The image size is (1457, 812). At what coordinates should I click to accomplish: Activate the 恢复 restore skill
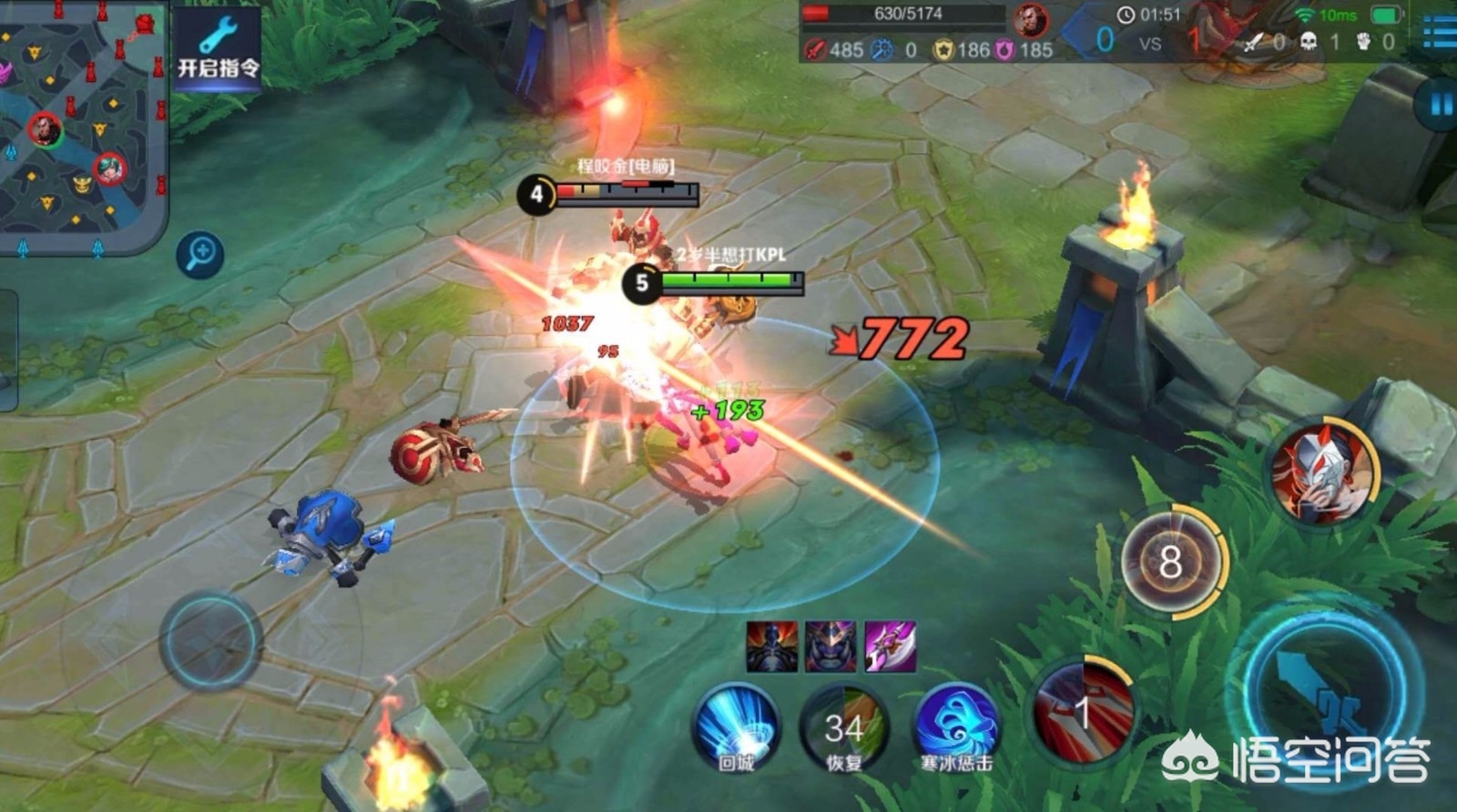click(843, 728)
